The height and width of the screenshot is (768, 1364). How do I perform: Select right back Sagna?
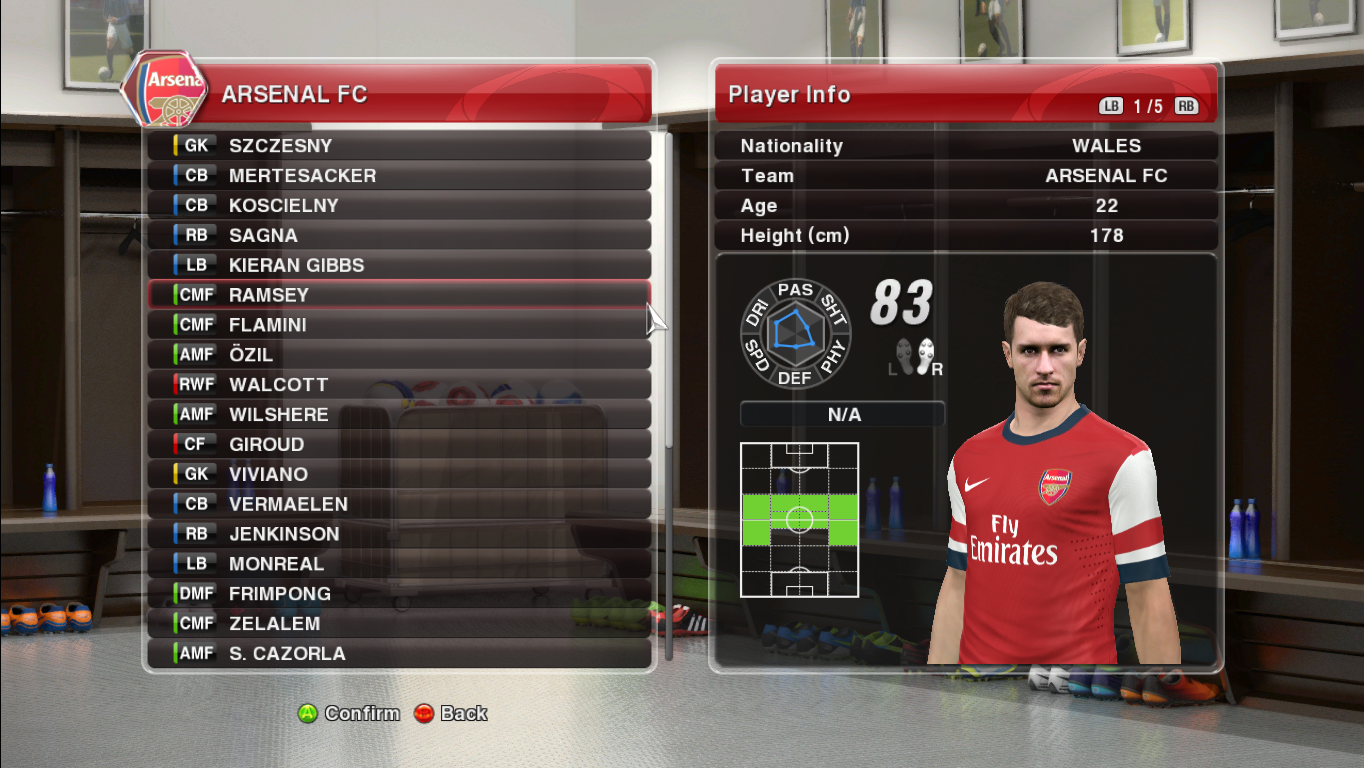point(400,236)
